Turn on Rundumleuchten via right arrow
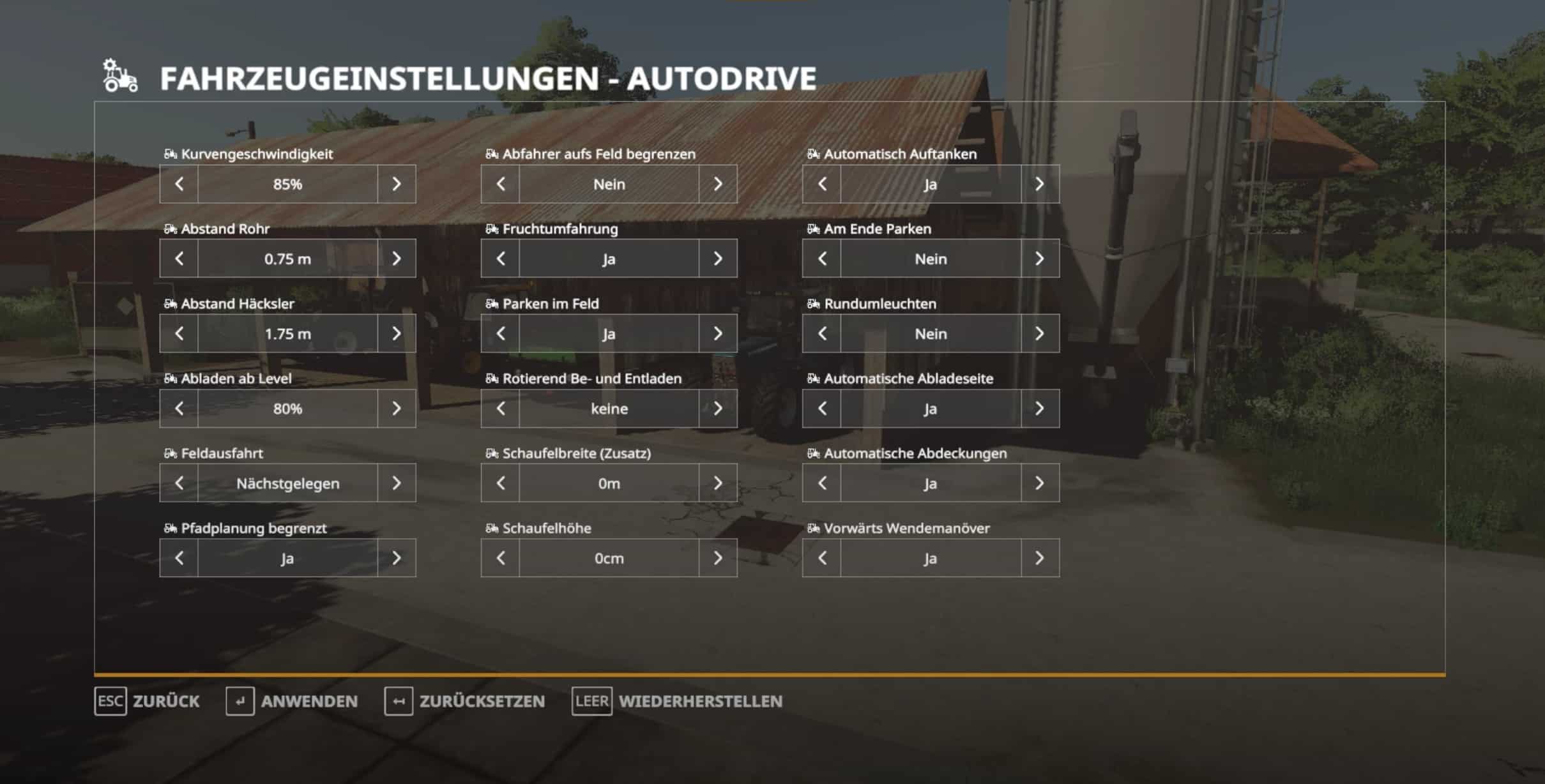The width and height of the screenshot is (1545, 784). [1040, 333]
